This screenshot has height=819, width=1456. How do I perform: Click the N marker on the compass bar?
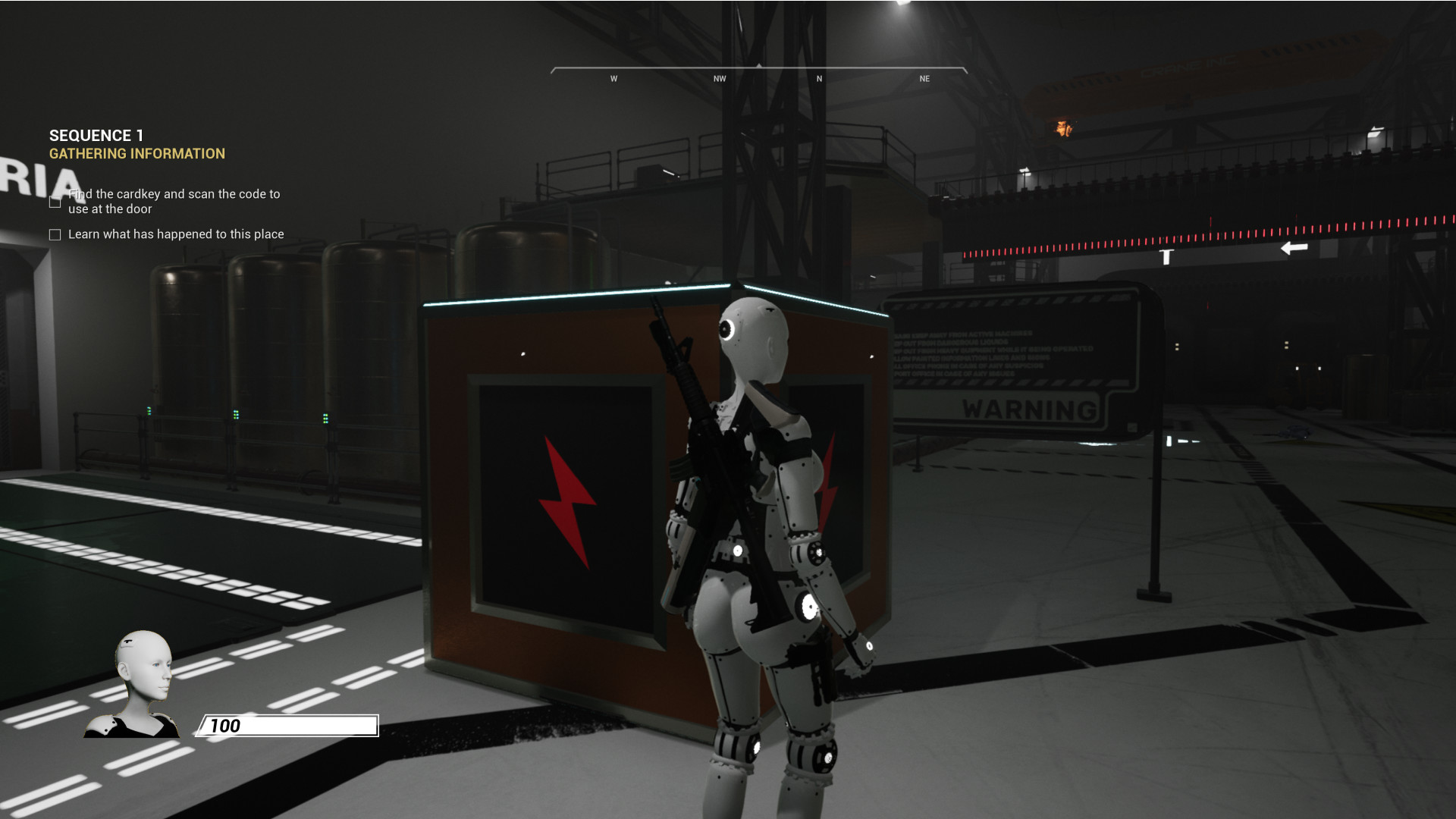[x=818, y=78]
